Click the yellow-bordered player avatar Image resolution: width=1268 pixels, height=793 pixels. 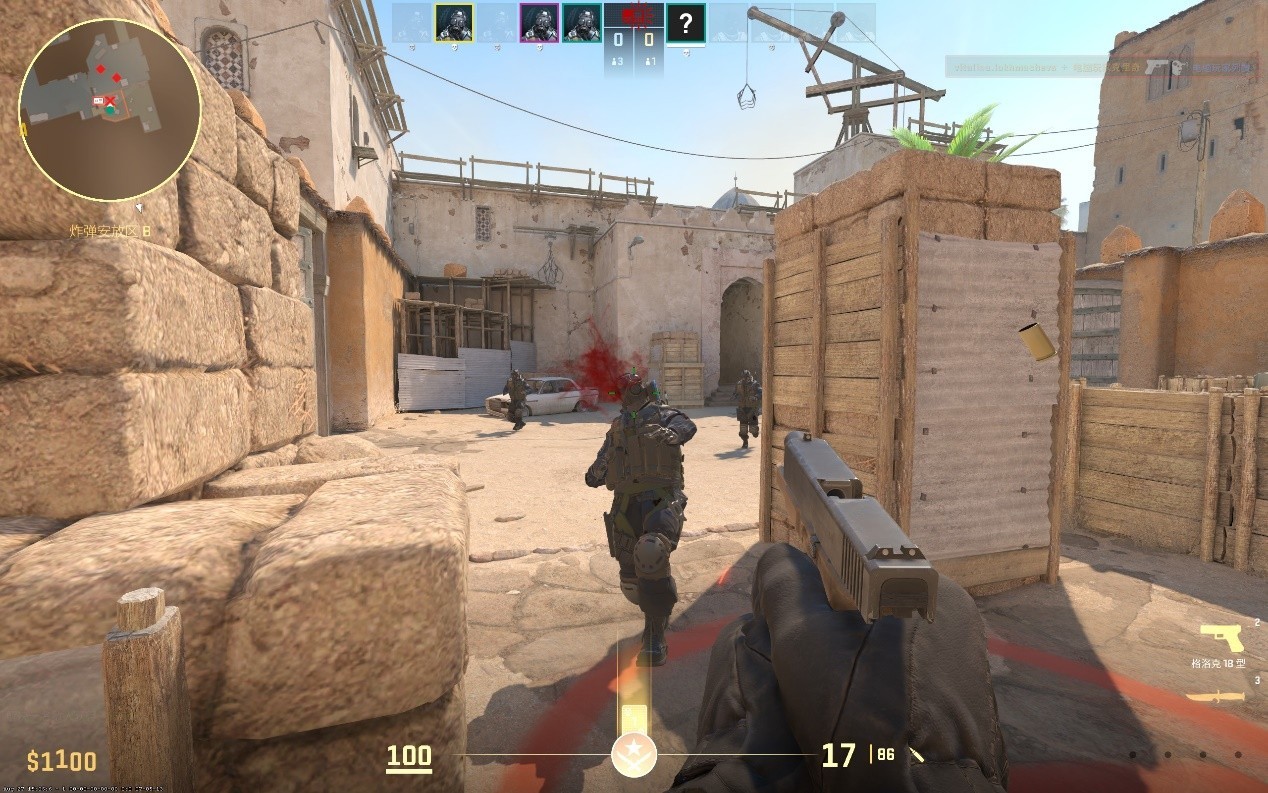tap(454, 23)
